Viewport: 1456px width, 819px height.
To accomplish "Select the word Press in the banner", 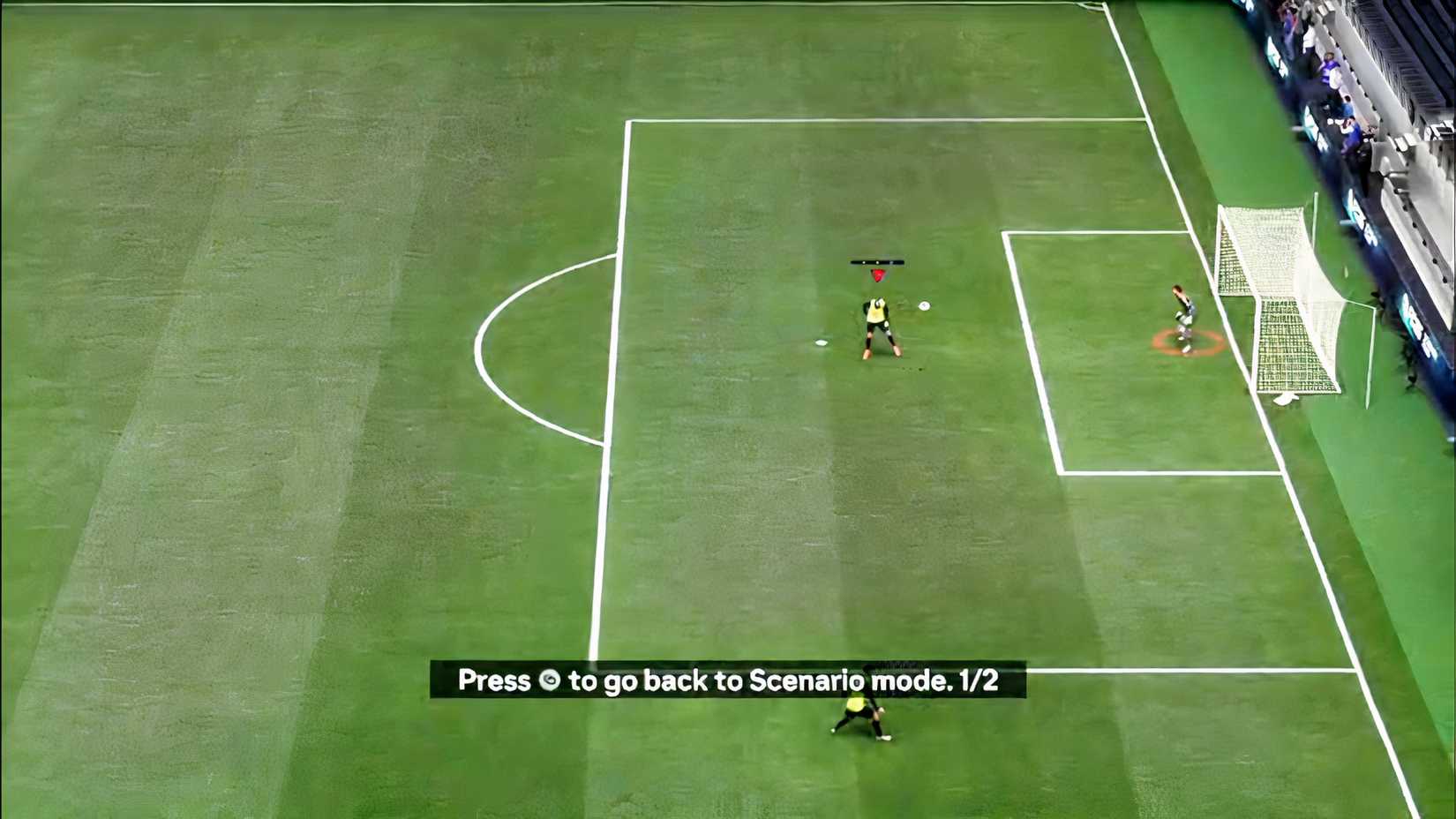I will coord(496,681).
